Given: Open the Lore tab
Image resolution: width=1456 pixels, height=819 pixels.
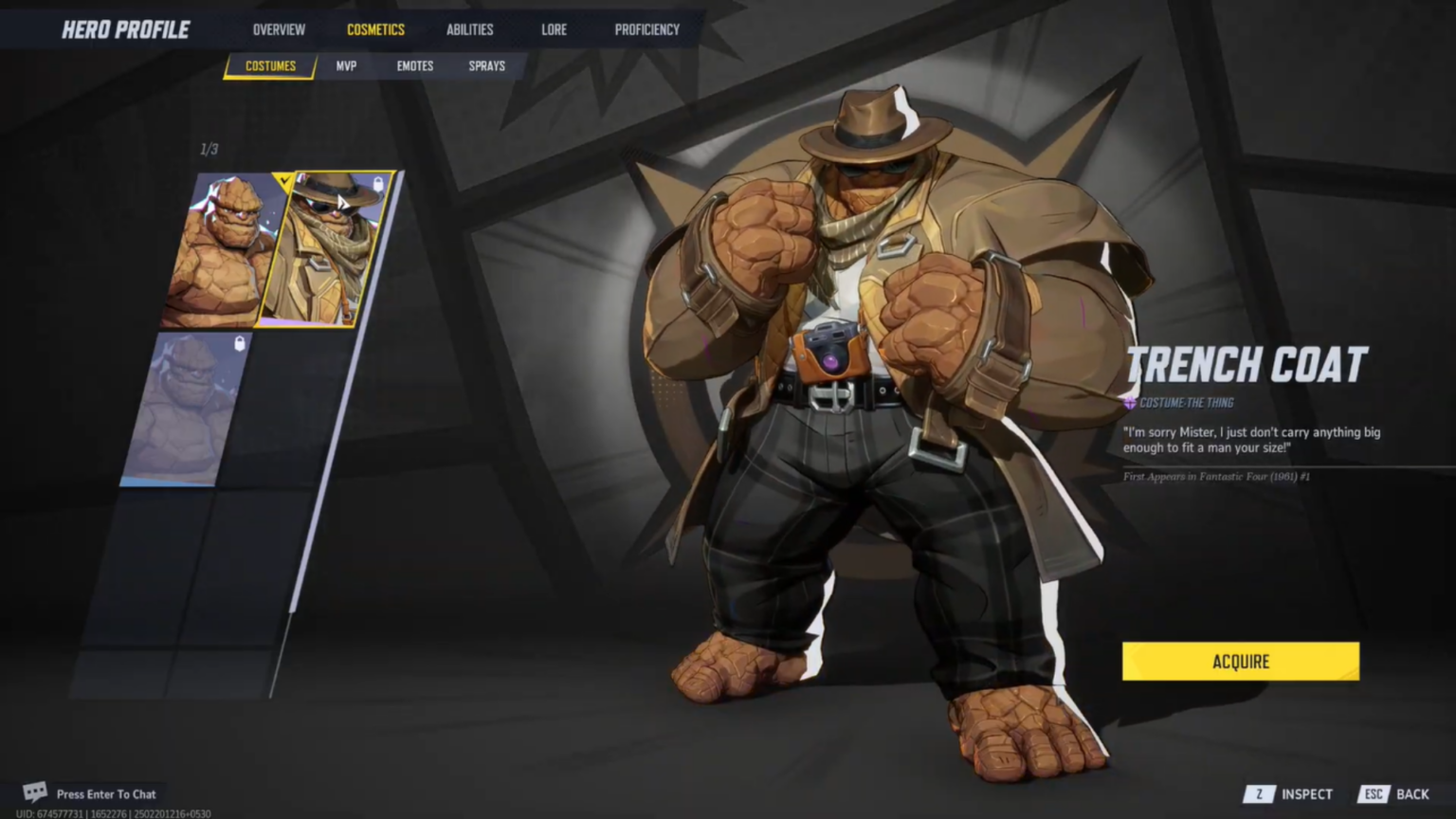Looking at the screenshot, I should pyautogui.click(x=554, y=29).
